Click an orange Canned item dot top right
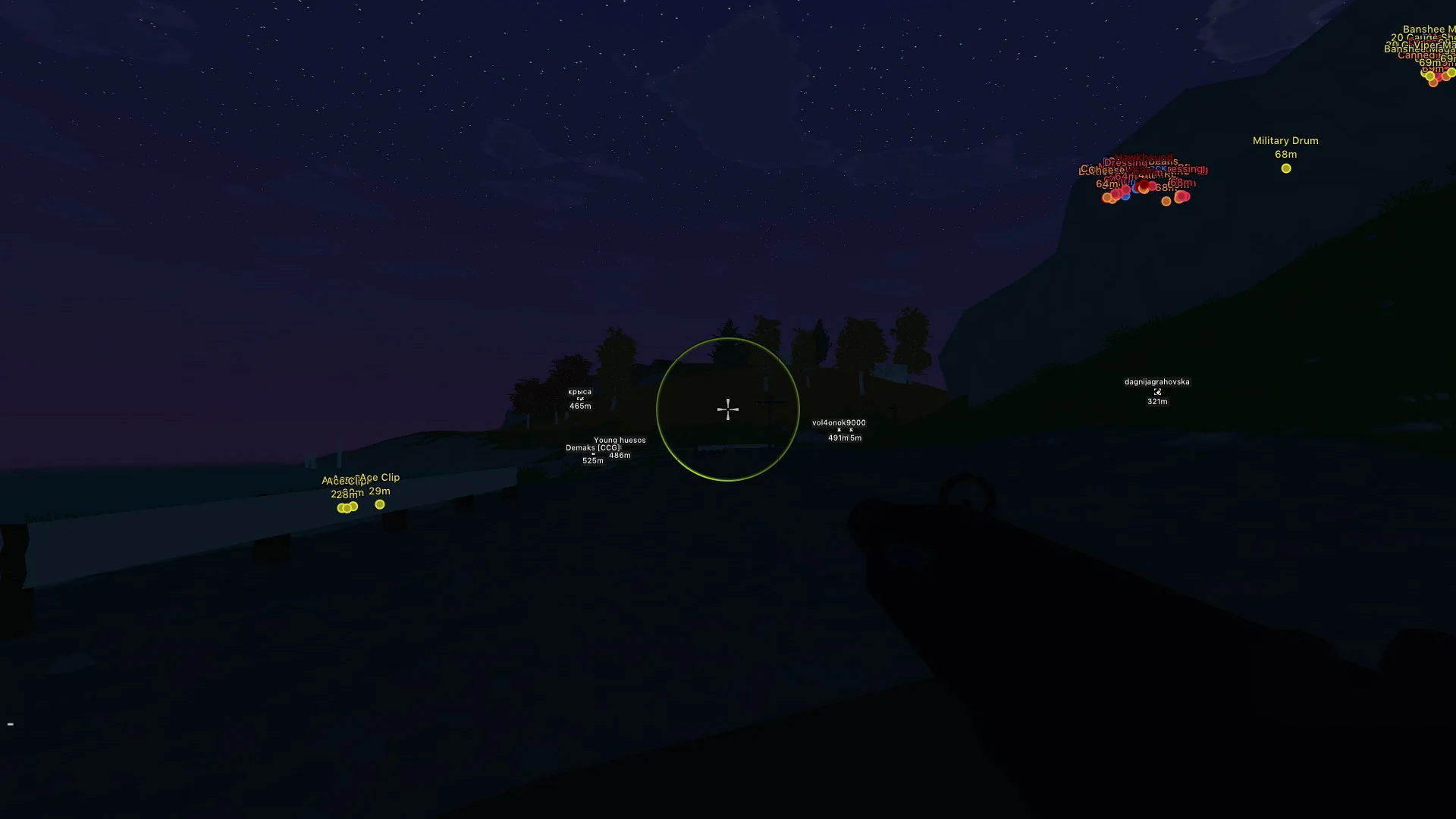1456x819 pixels. 1433,83
